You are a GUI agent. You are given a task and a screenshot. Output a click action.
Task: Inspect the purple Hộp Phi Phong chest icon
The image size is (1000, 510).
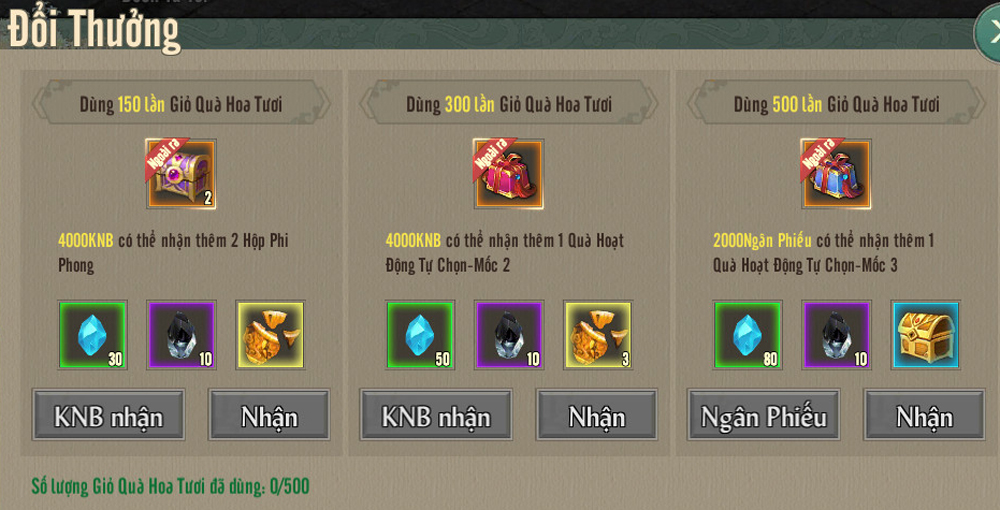click(181, 174)
